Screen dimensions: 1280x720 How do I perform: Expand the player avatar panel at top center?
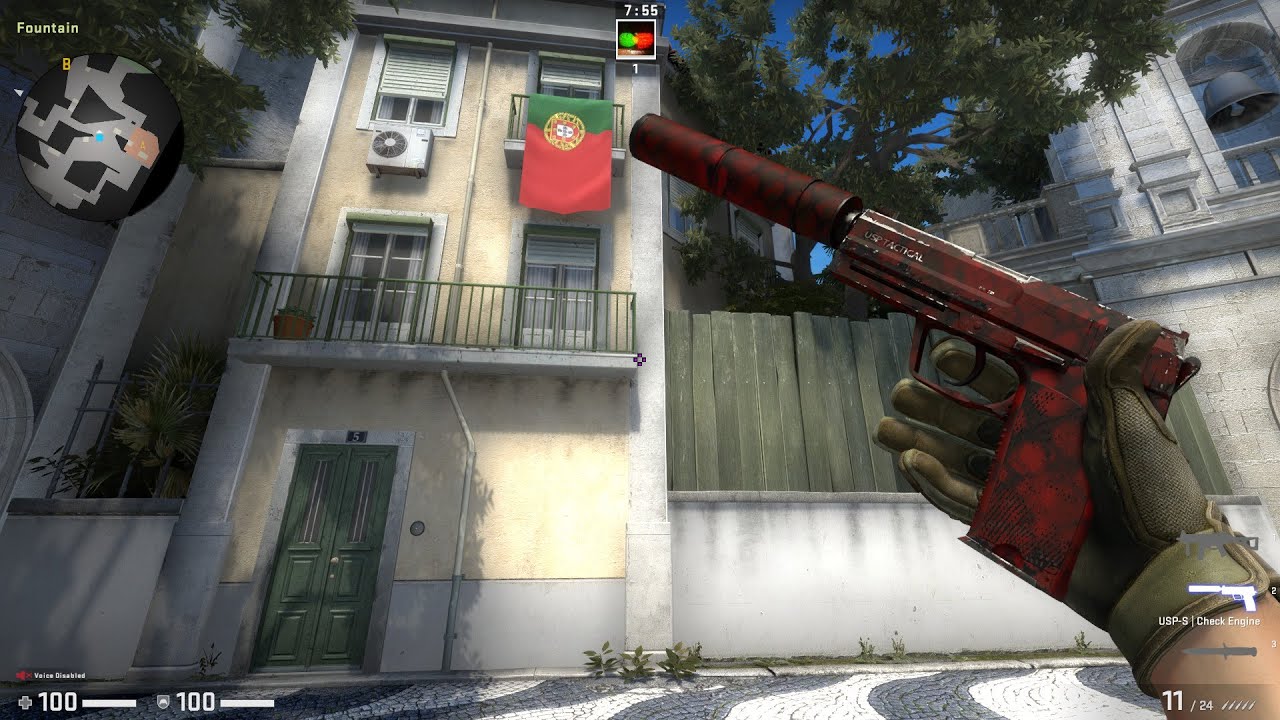(x=634, y=40)
